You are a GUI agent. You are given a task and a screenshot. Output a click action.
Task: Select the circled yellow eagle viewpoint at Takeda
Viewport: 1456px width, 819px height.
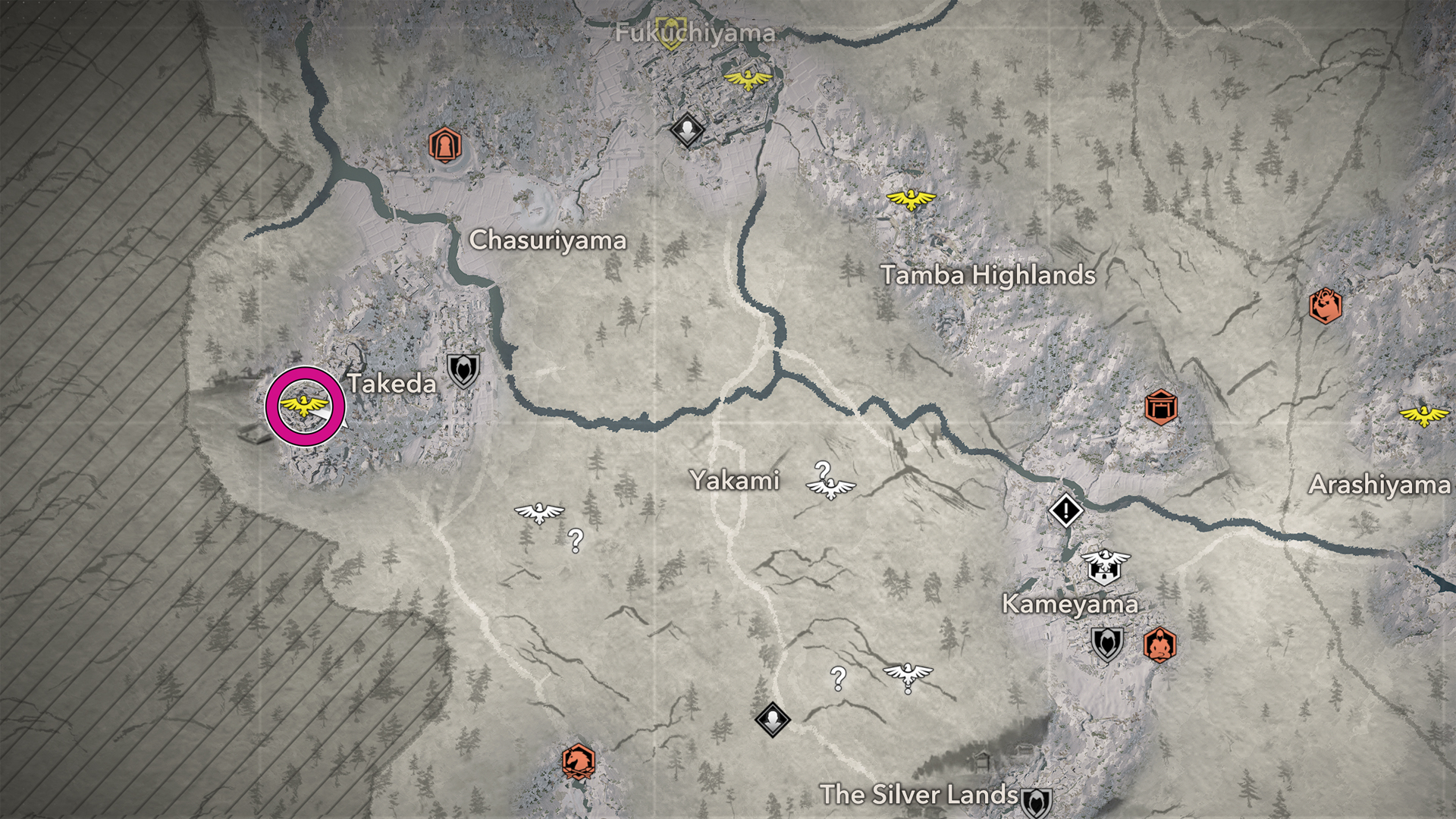(304, 406)
